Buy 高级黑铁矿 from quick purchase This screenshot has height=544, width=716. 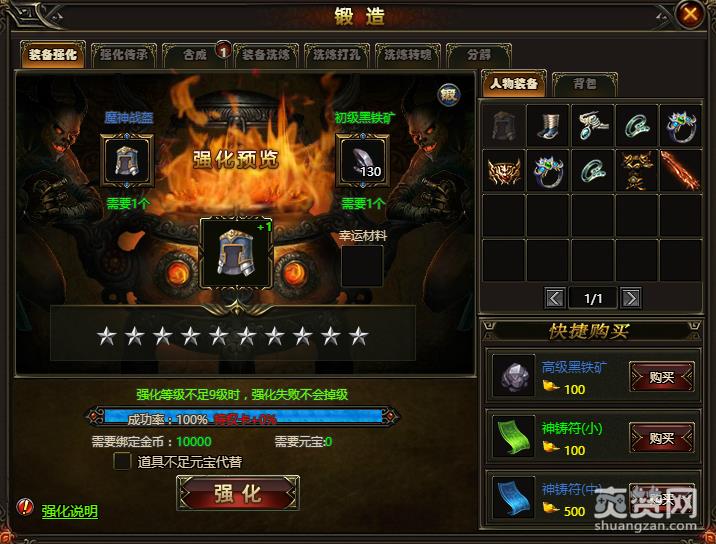click(x=661, y=377)
